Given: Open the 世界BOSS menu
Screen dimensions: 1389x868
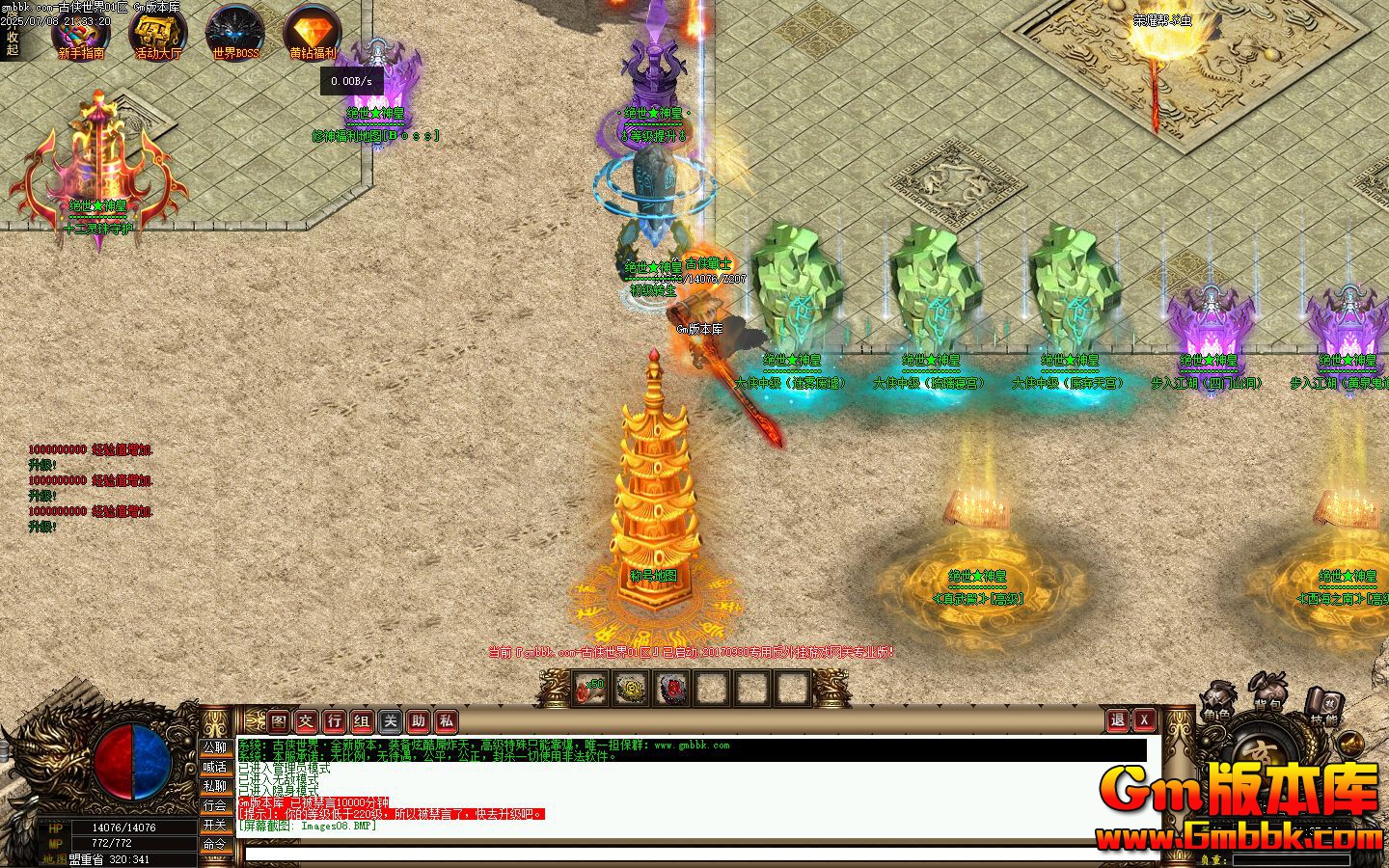Looking at the screenshot, I should click(234, 32).
